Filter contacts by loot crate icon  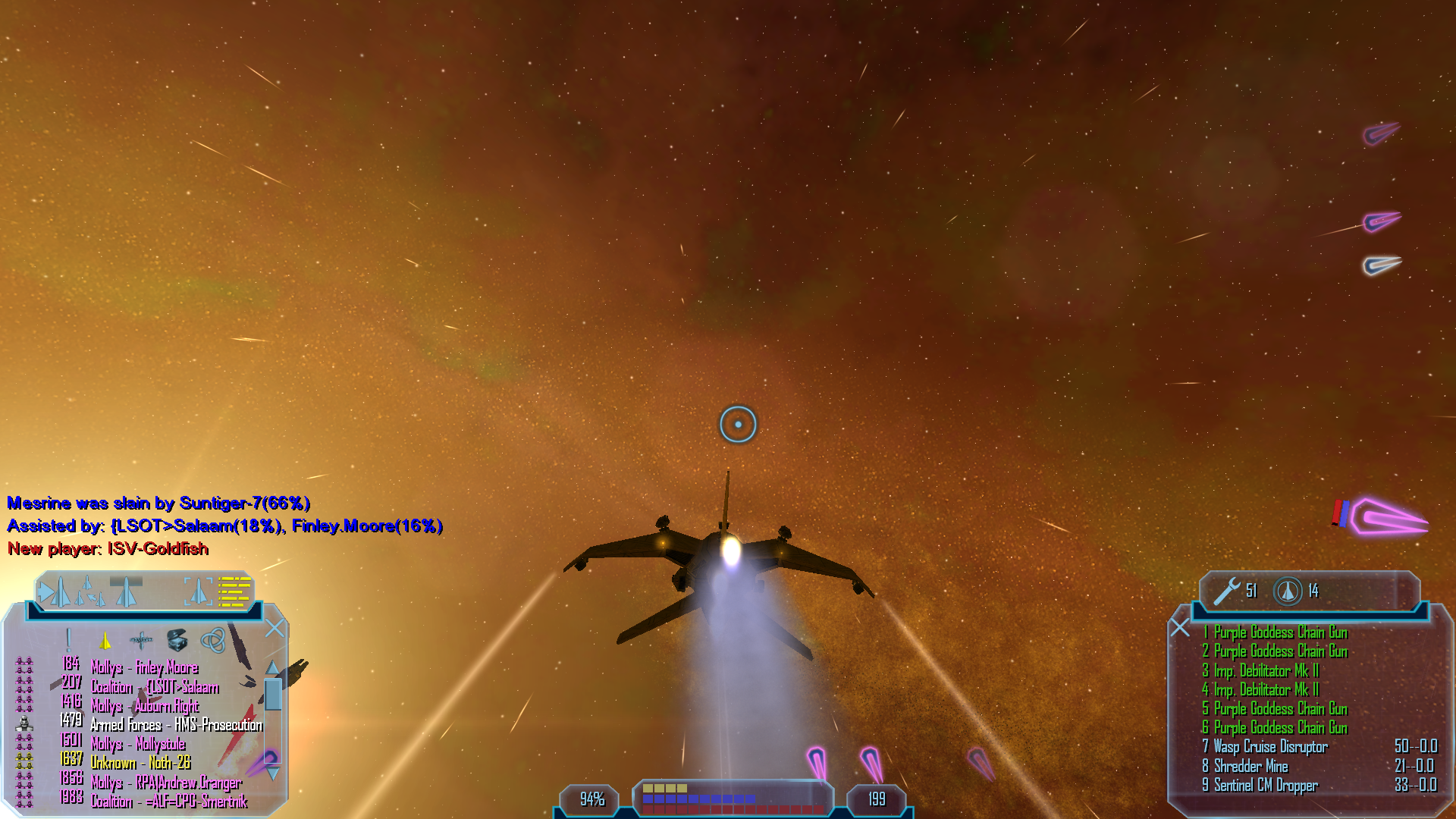coord(177,640)
